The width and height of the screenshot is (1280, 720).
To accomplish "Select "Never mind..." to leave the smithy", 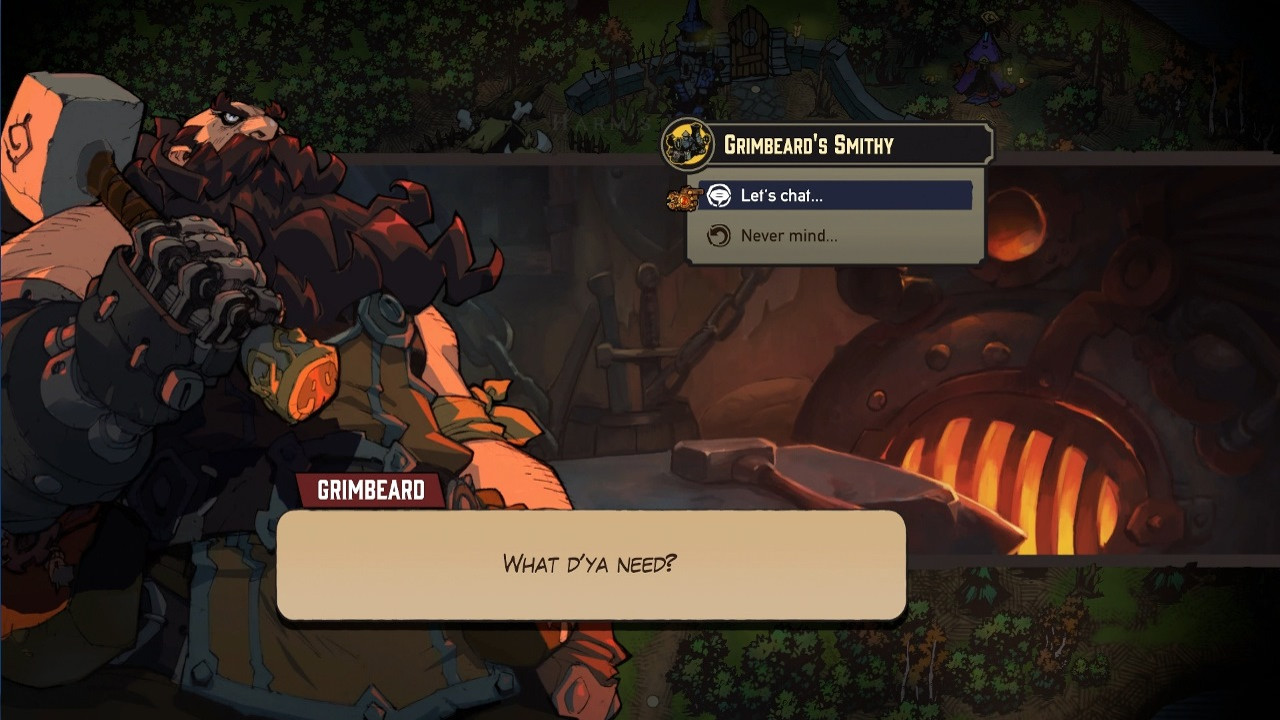I will click(x=788, y=236).
